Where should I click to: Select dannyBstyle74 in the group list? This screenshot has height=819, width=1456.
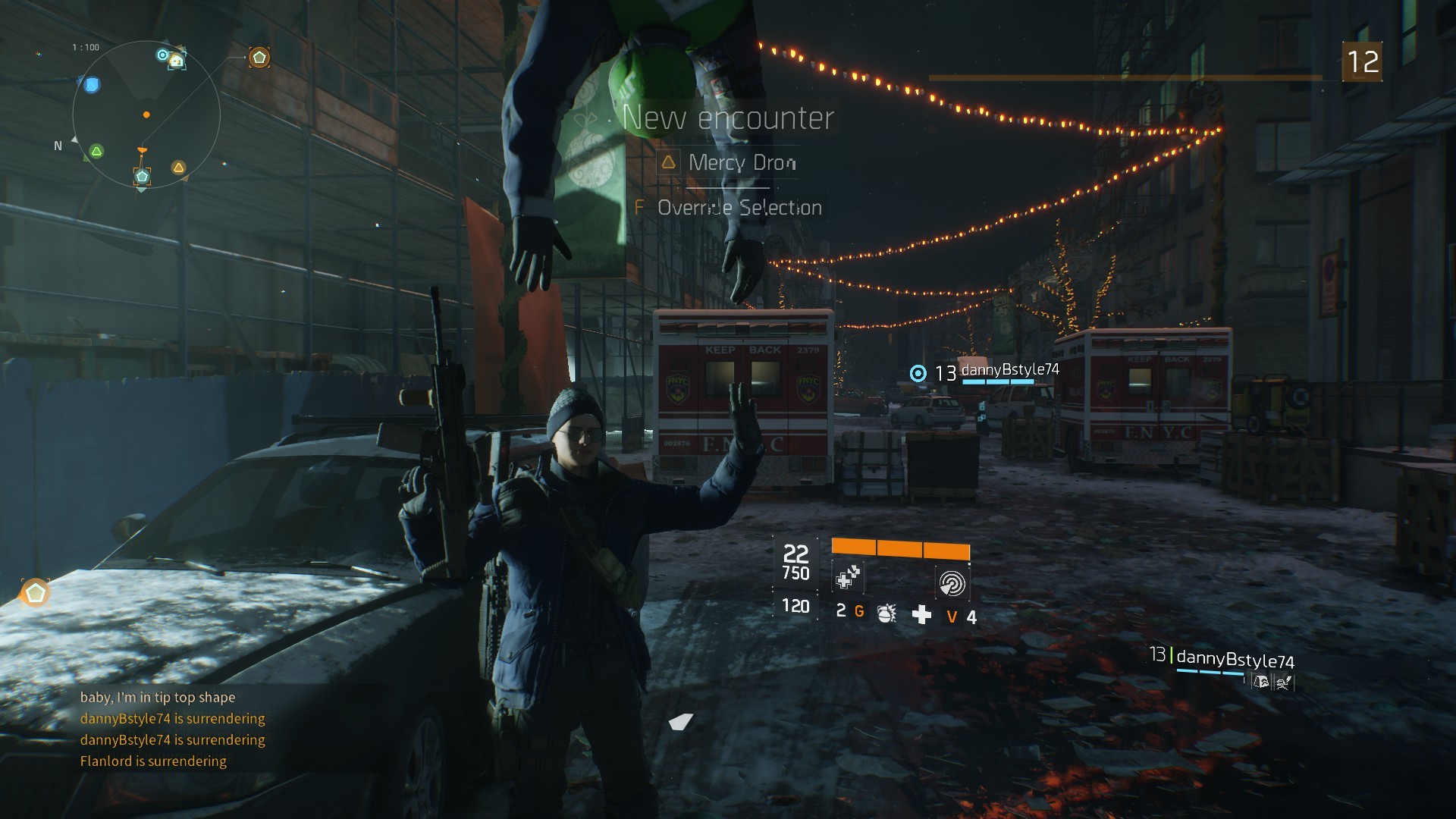[1234, 659]
